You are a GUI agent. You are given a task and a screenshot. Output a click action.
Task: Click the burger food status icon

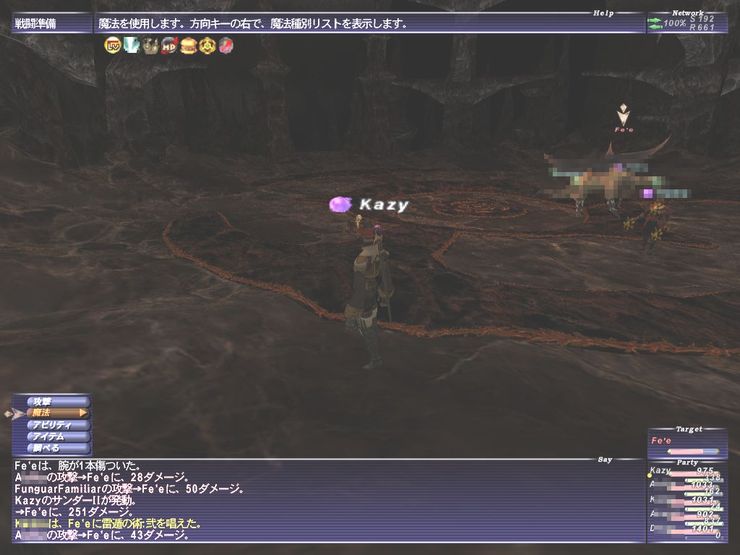pyautogui.click(x=187, y=45)
